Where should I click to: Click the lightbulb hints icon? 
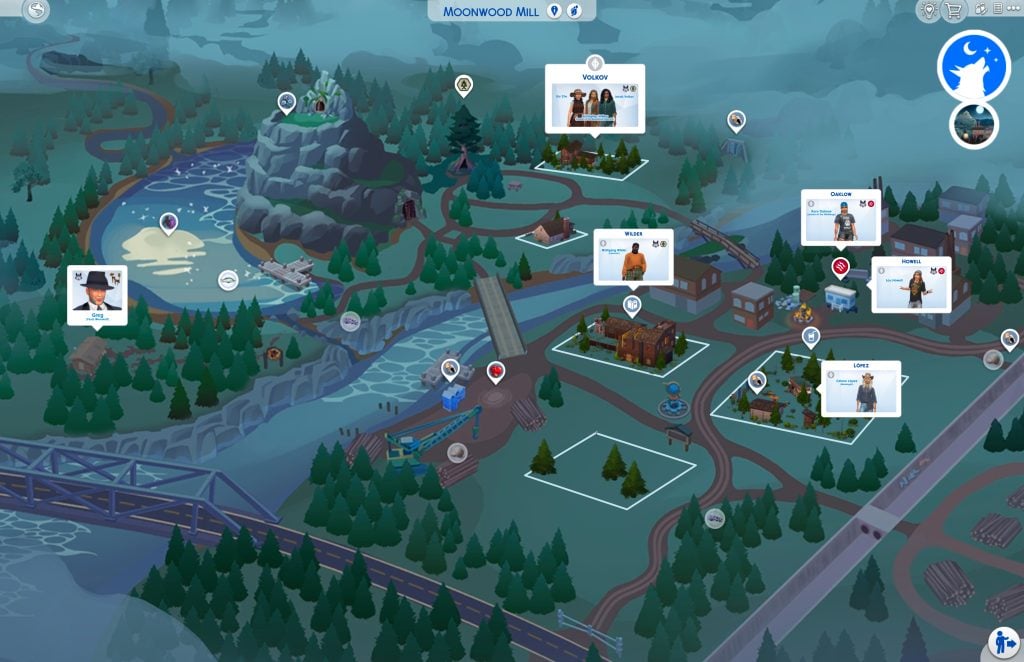(929, 10)
